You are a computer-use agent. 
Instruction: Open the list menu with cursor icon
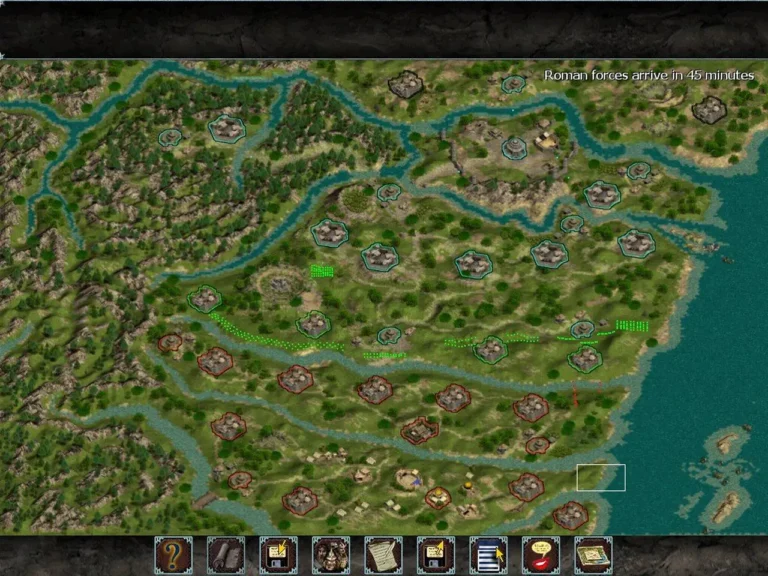488,554
